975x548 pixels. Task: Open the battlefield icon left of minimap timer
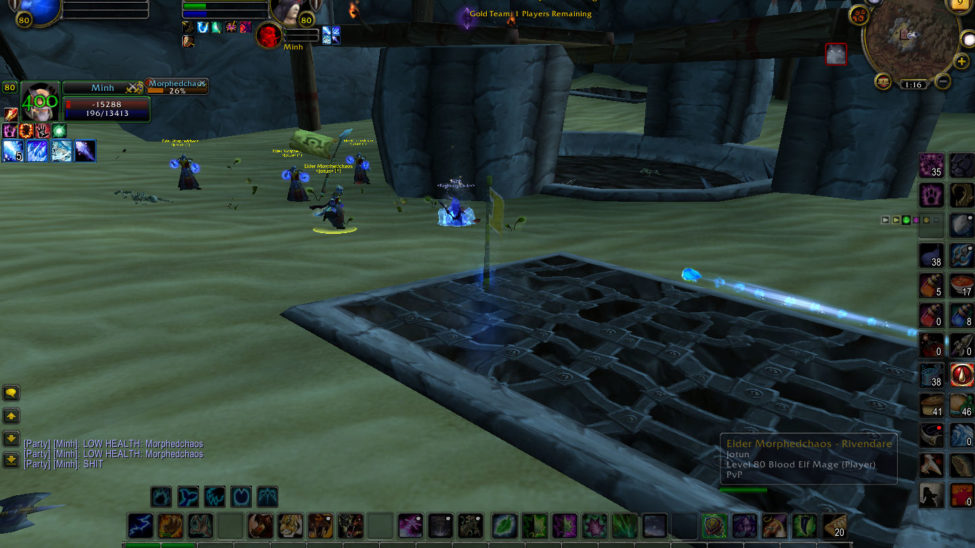[x=884, y=82]
